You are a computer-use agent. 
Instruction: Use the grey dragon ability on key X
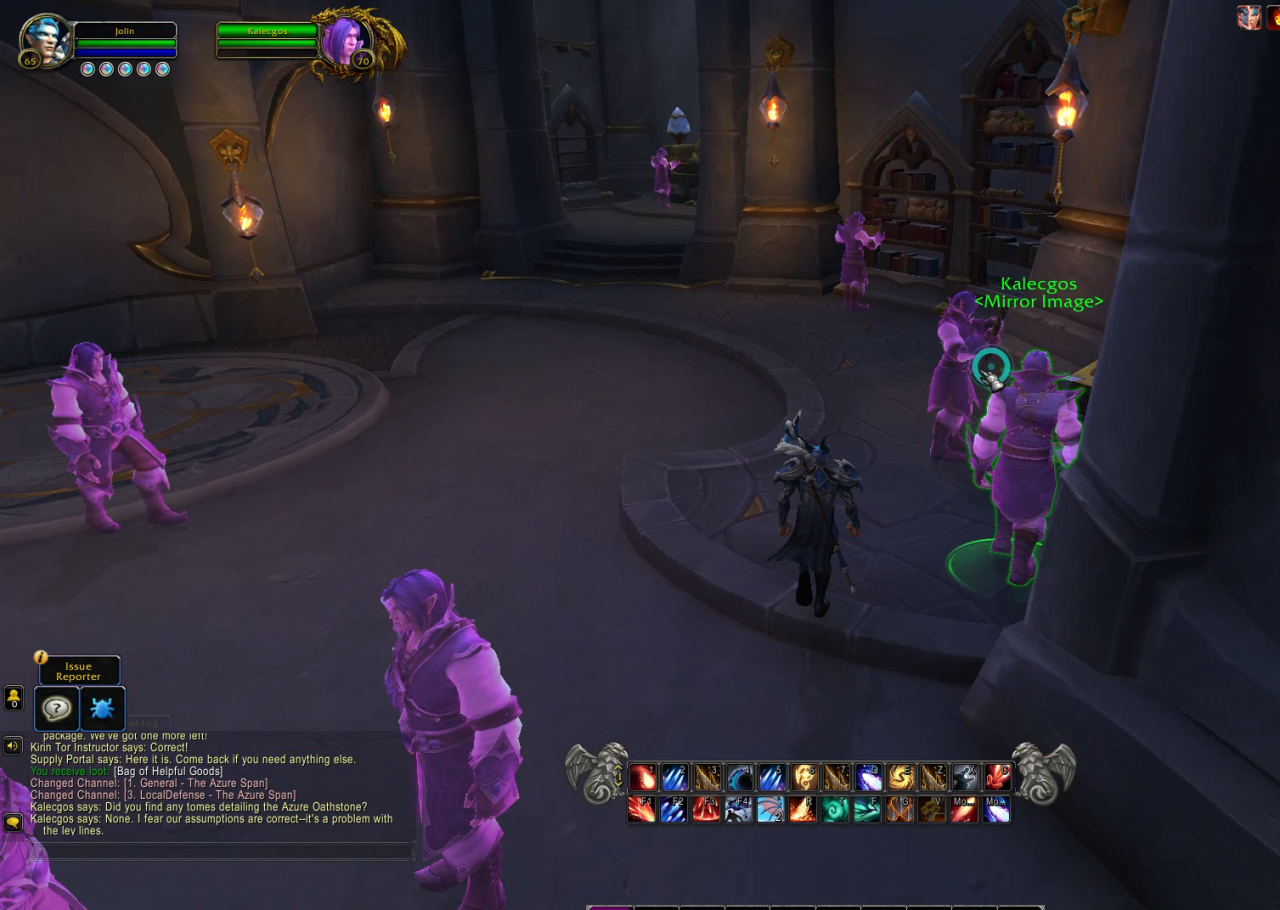point(966,777)
